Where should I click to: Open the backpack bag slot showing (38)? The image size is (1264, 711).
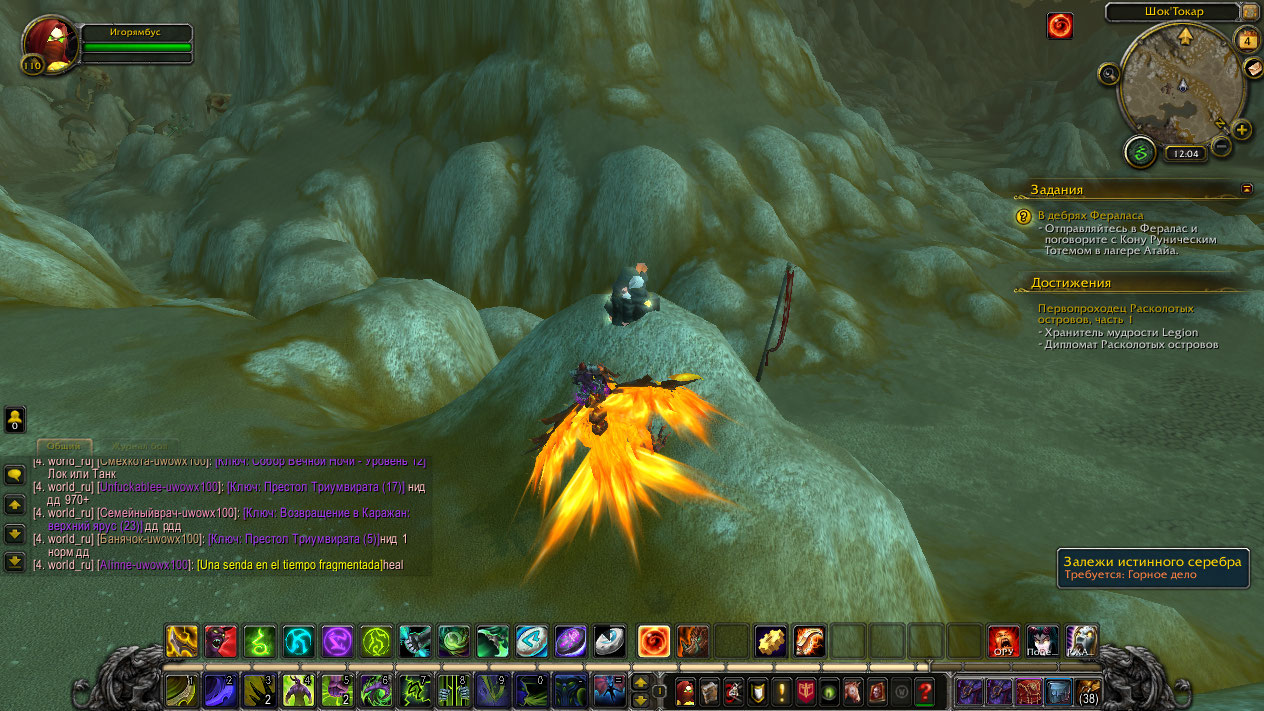pos(1088,690)
